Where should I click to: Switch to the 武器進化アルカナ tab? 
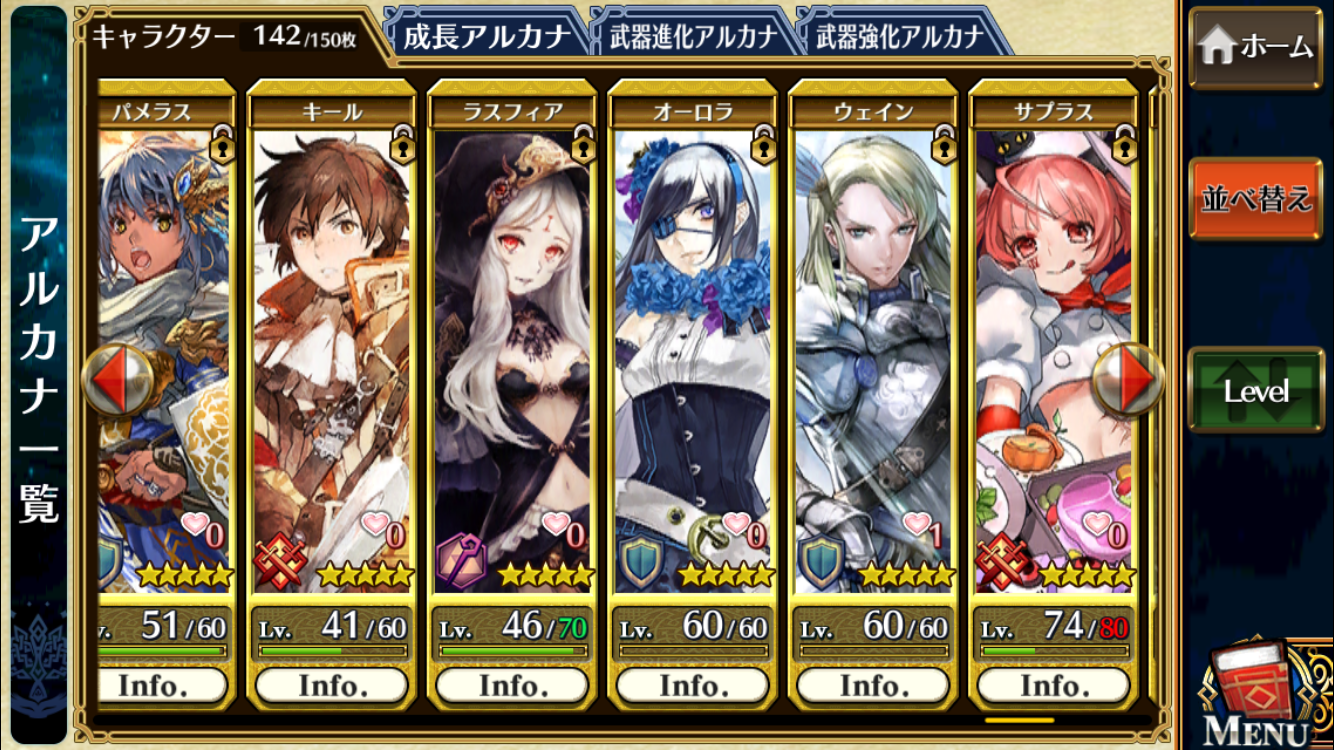[693, 37]
